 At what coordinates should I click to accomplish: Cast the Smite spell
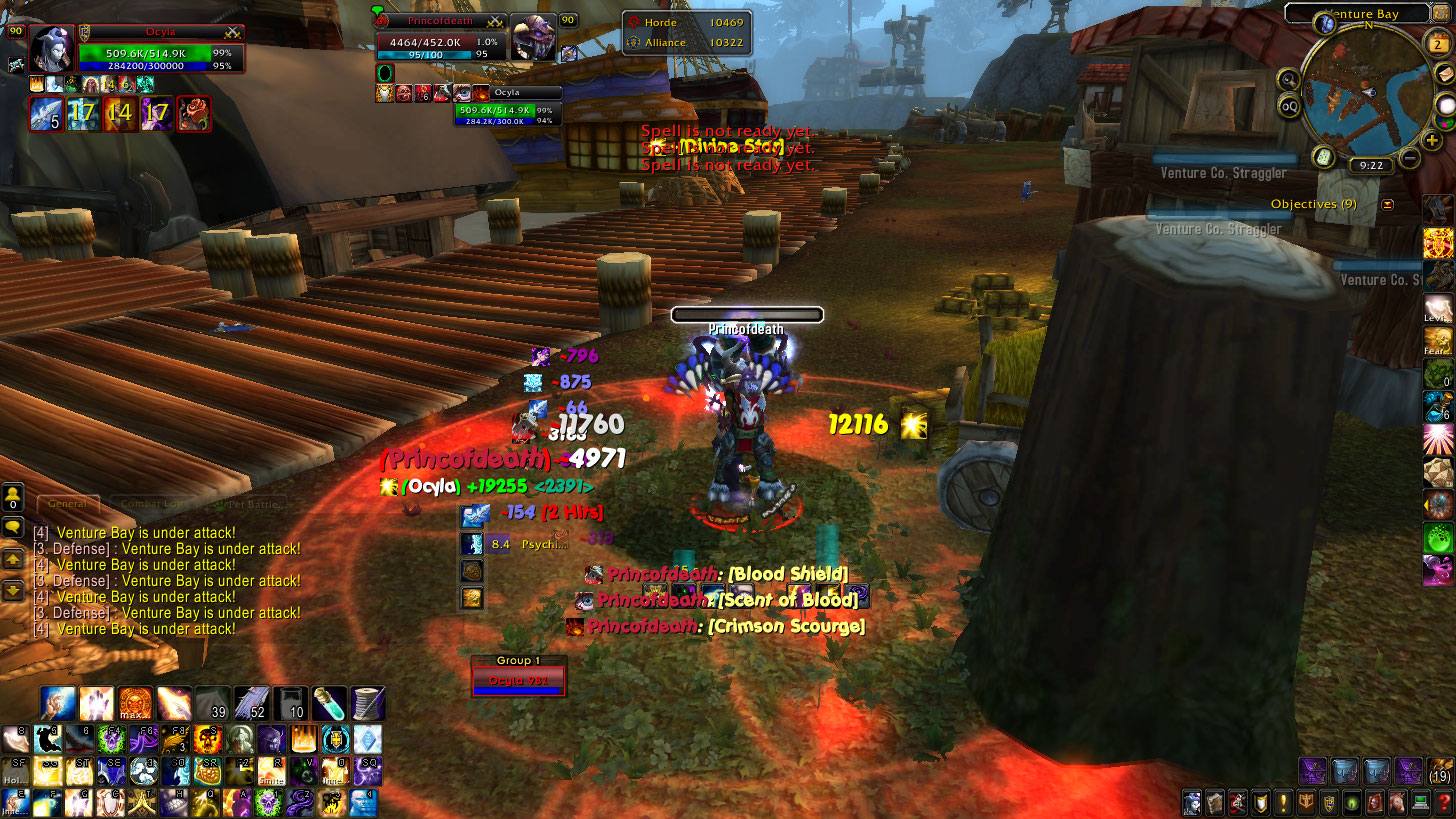point(273,770)
